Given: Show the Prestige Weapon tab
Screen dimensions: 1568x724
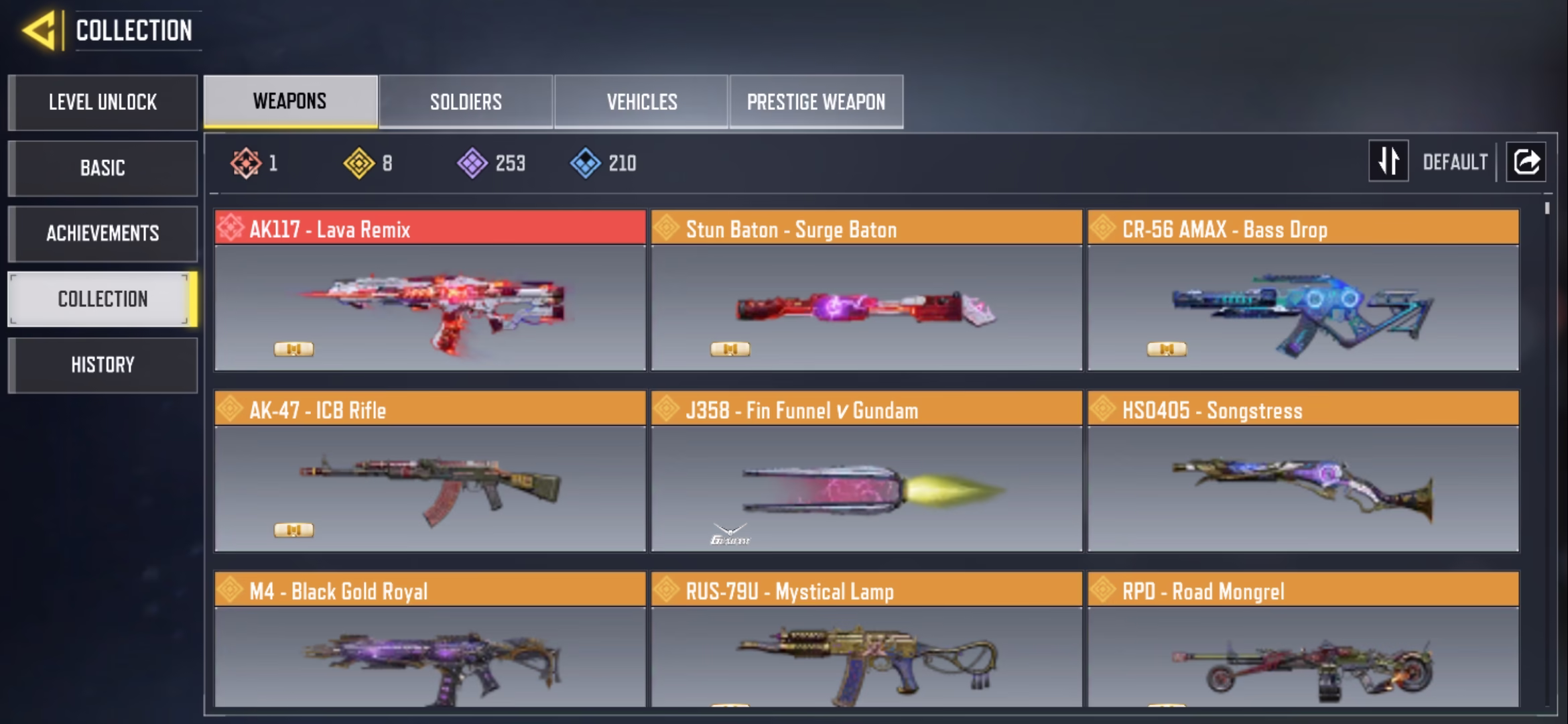Looking at the screenshot, I should tap(816, 102).
